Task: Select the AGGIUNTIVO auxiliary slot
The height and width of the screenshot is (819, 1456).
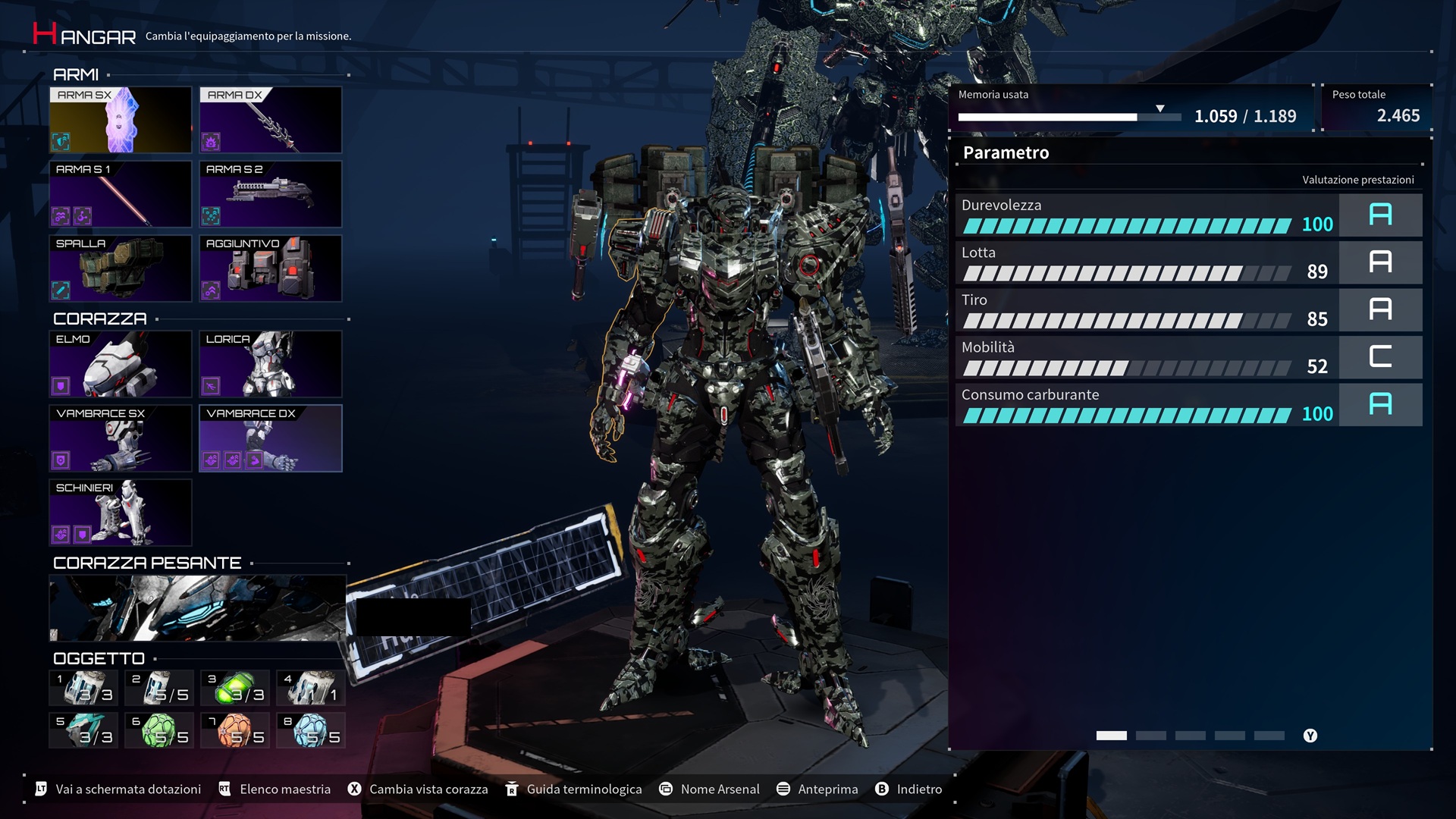Action: point(270,268)
